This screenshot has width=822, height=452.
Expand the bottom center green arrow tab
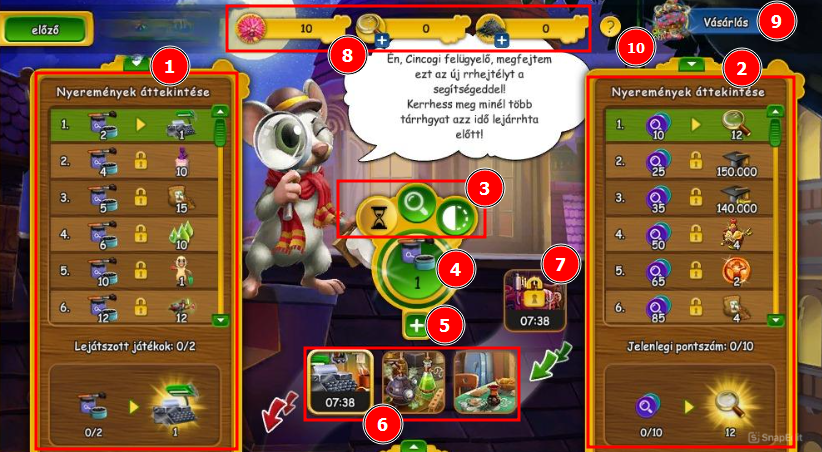click(x=415, y=444)
